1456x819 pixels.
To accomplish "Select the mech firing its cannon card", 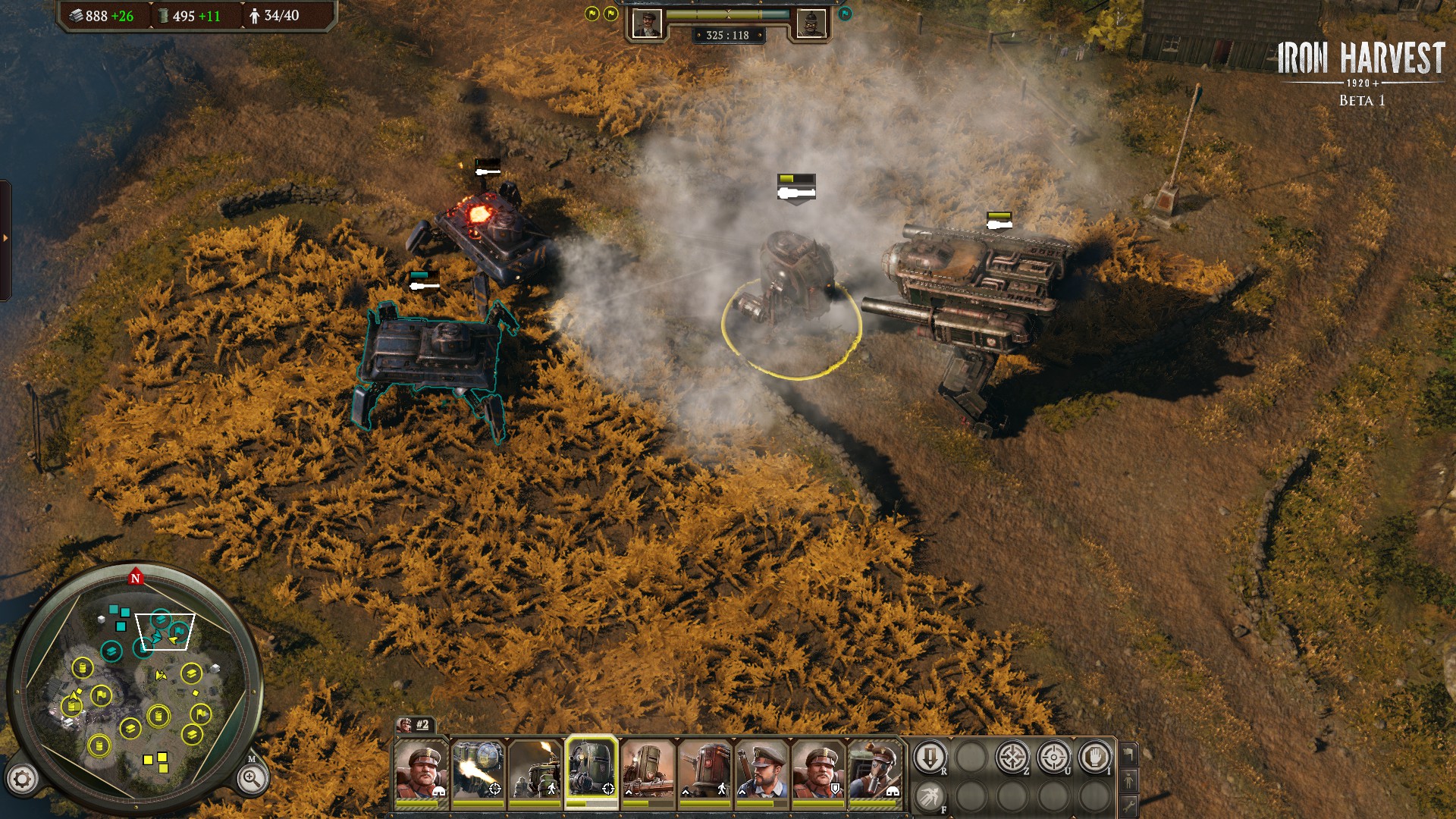I will tap(478, 770).
